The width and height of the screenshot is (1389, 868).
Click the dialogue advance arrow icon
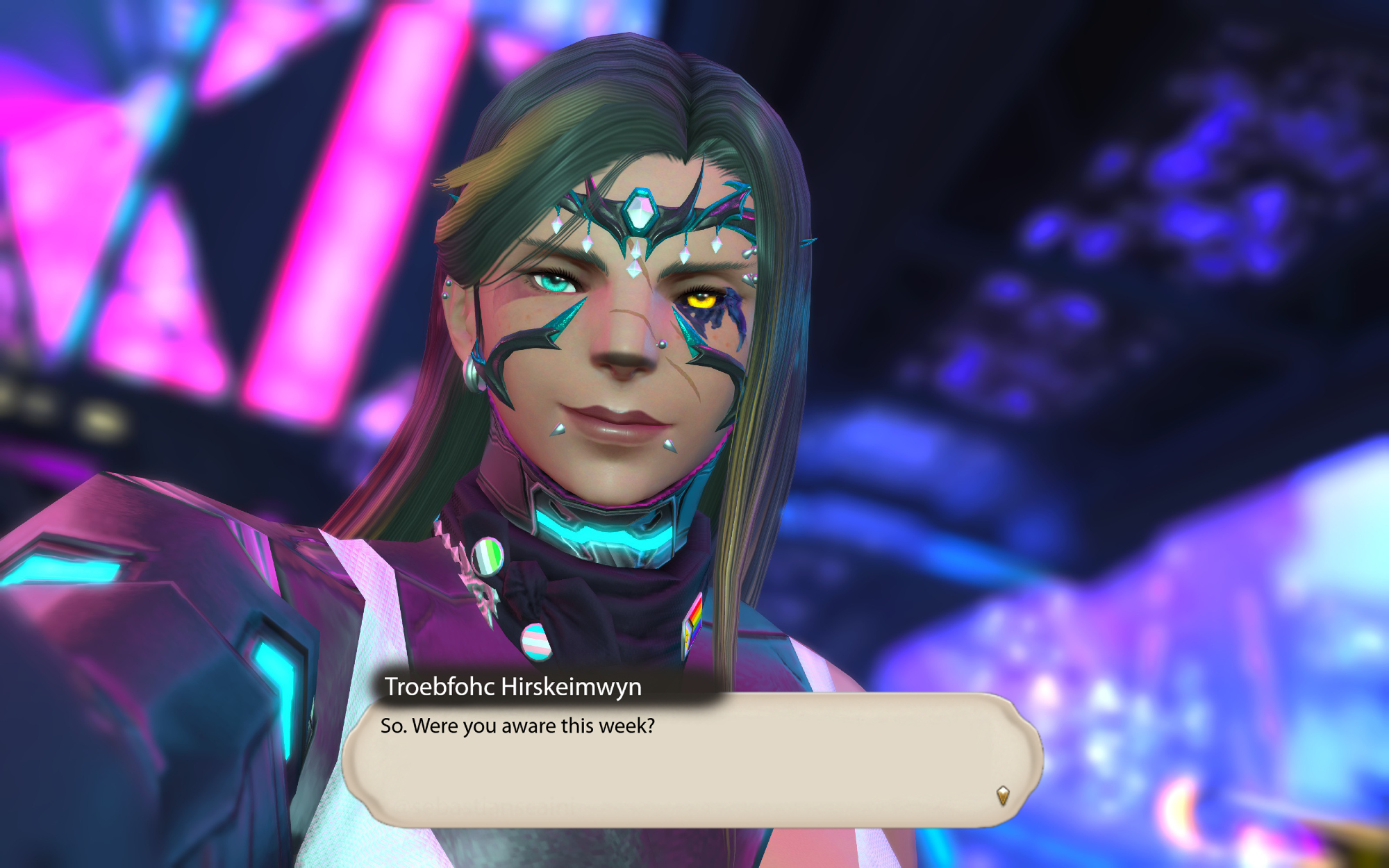pyautogui.click(x=1002, y=794)
